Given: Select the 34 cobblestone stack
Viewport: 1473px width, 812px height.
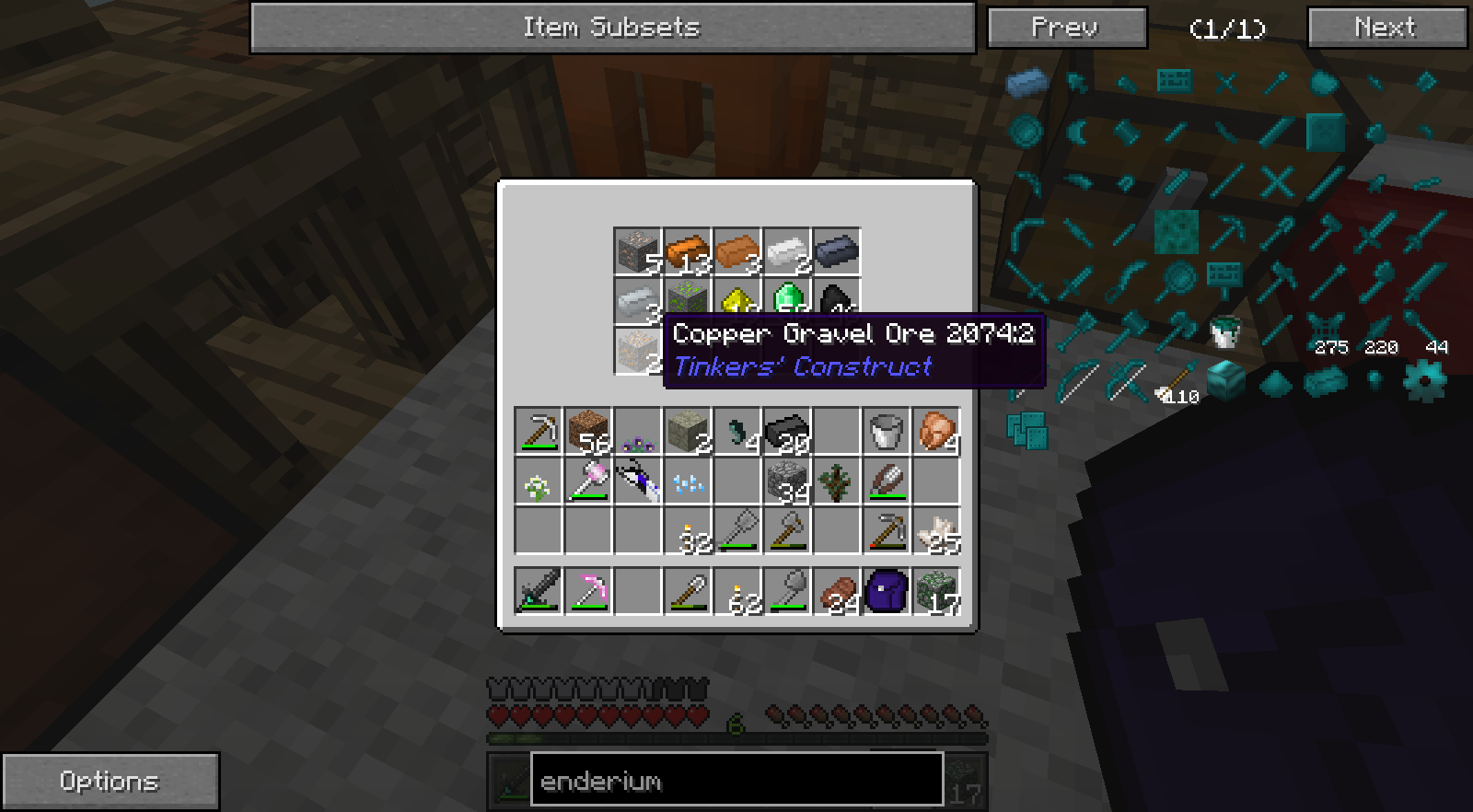Looking at the screenshot, I should [x=787, y=481].
